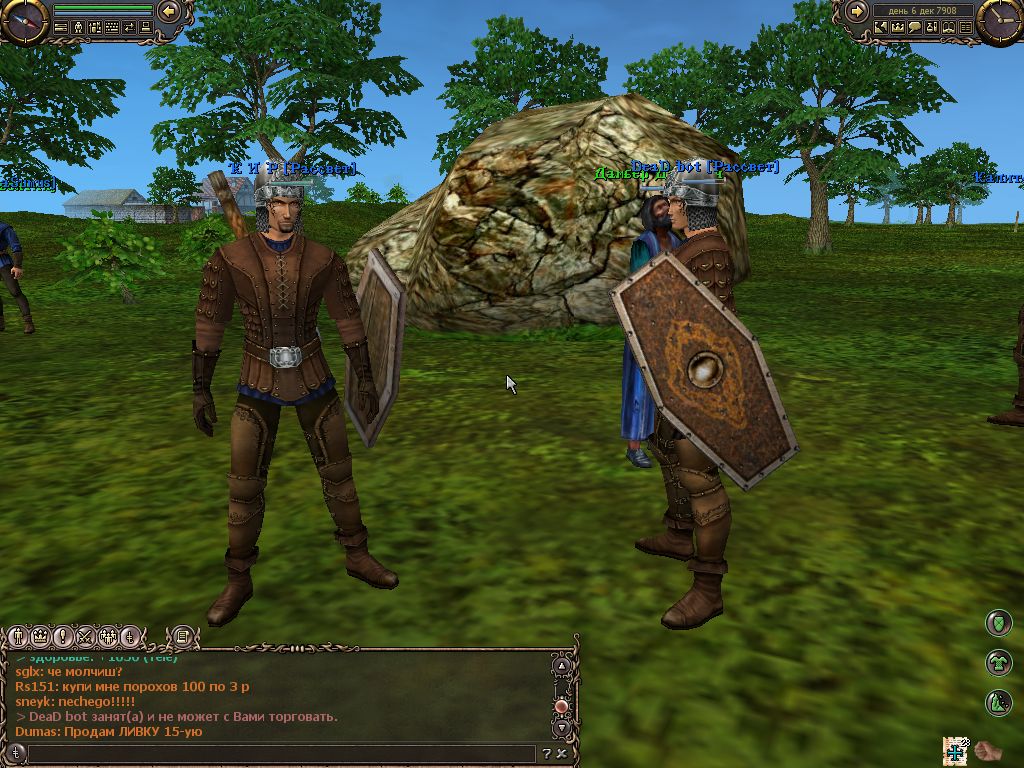Open the computer monitor icon menu
The image size is (1024, 768).
pyautogui.click(x=146, y=28)
